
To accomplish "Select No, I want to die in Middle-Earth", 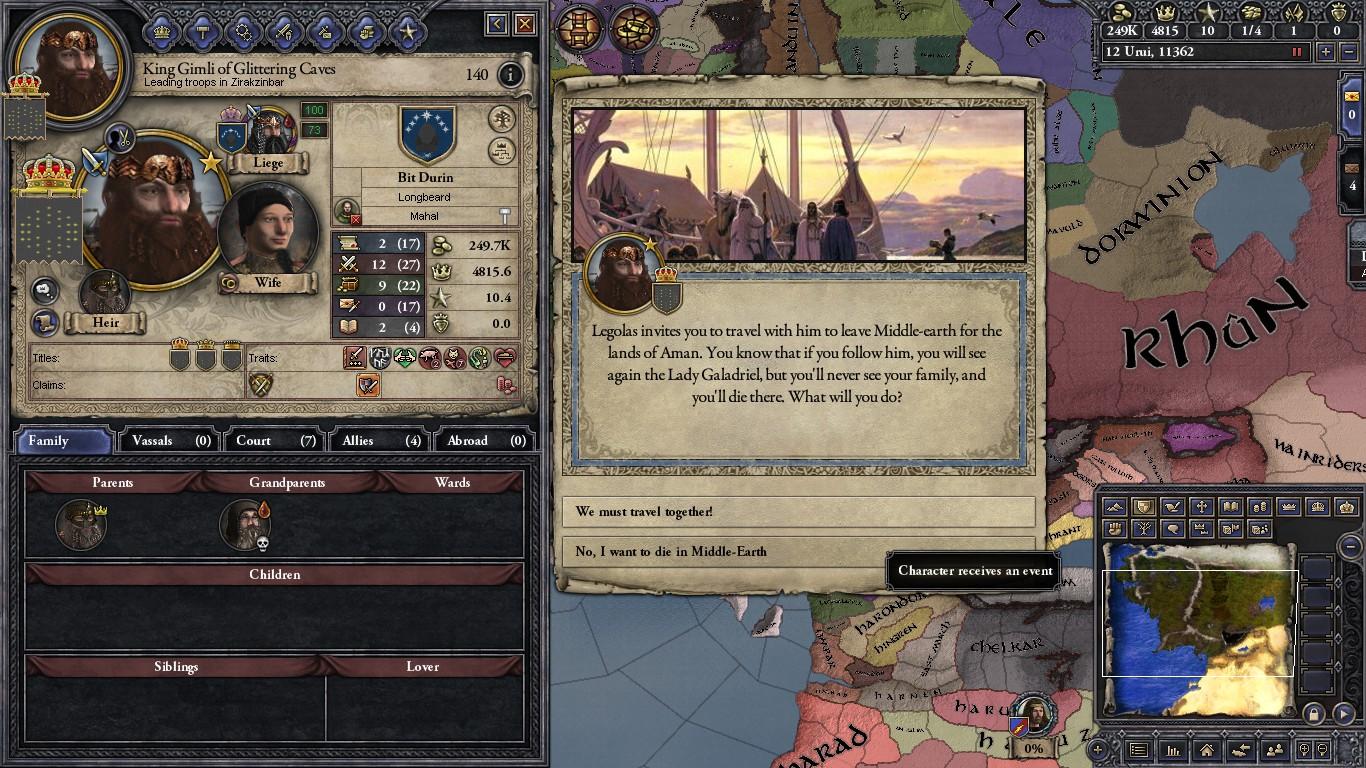I will (x=798, y=551).
